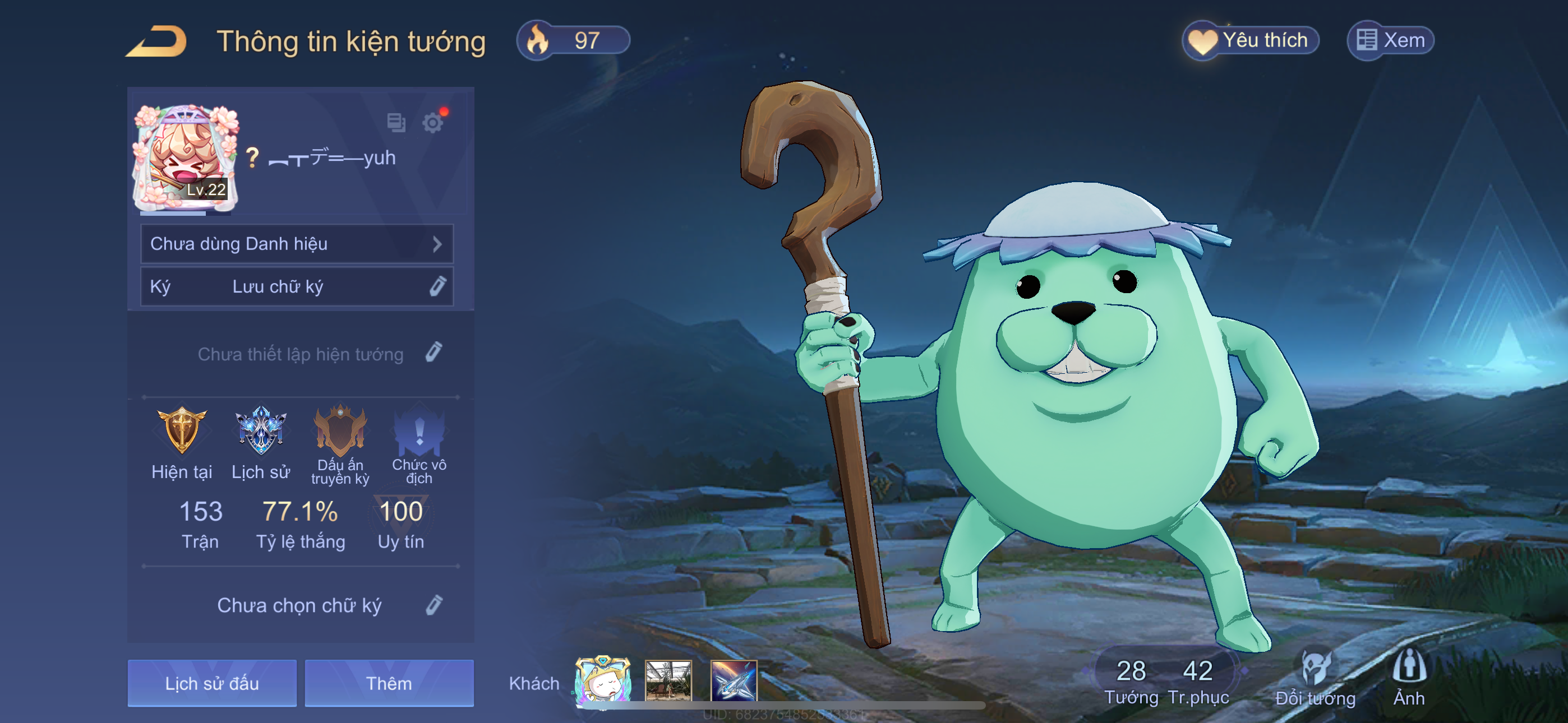Click the Thêm button
The image size is (1568, 723).
pos(389,683)
